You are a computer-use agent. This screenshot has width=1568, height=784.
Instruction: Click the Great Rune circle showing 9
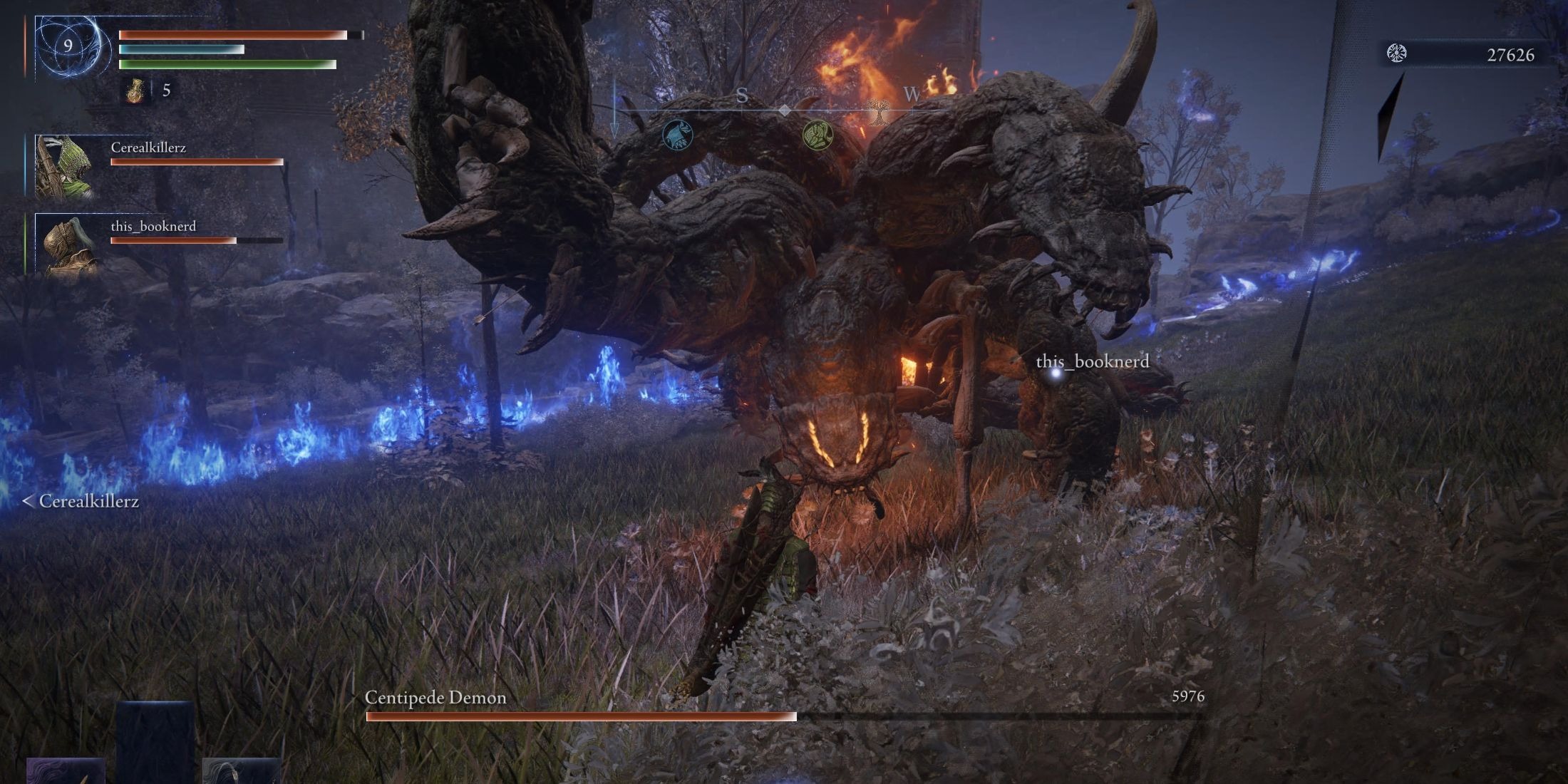(69, 48)
